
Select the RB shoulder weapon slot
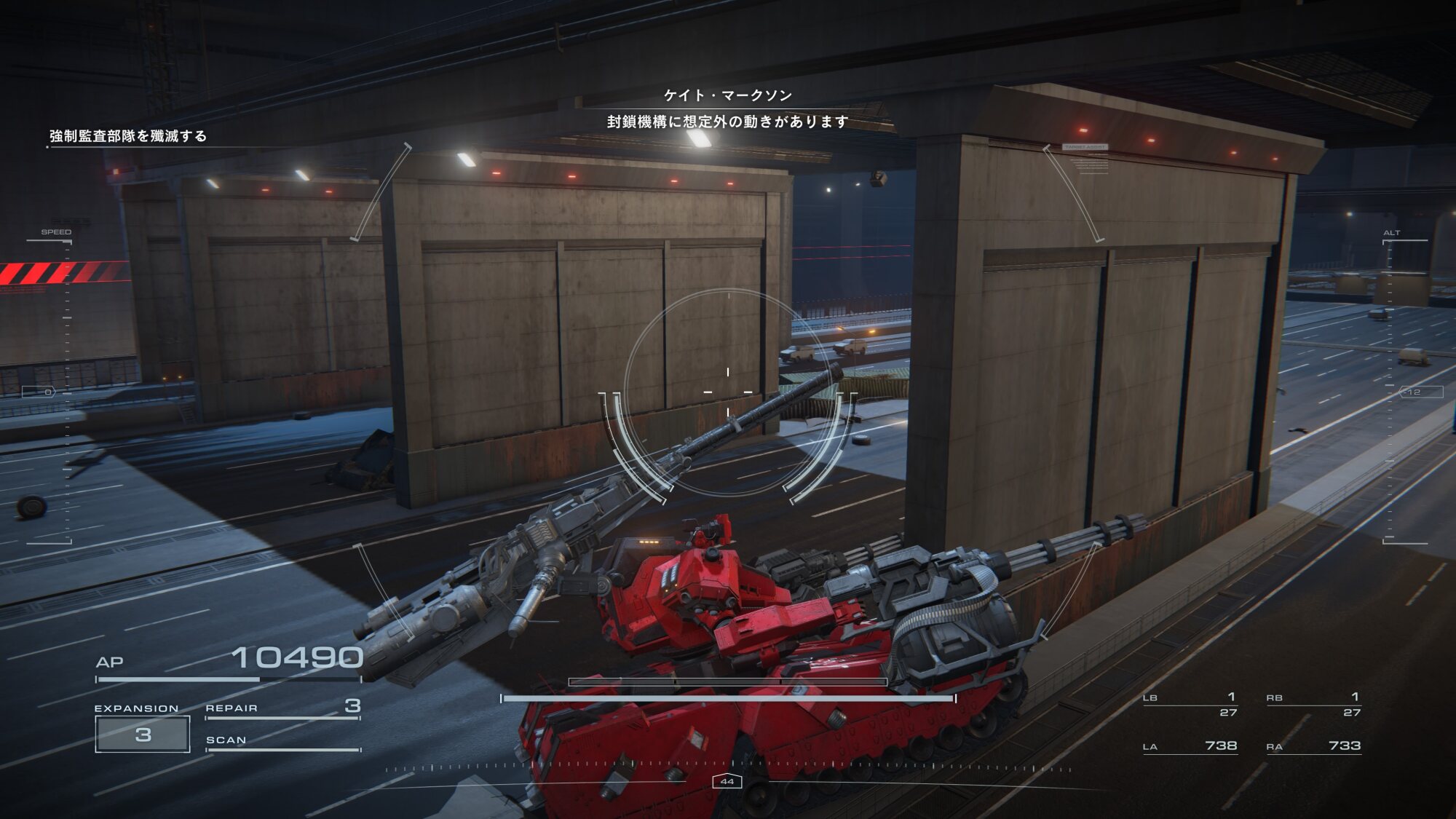coord(1314,704)
